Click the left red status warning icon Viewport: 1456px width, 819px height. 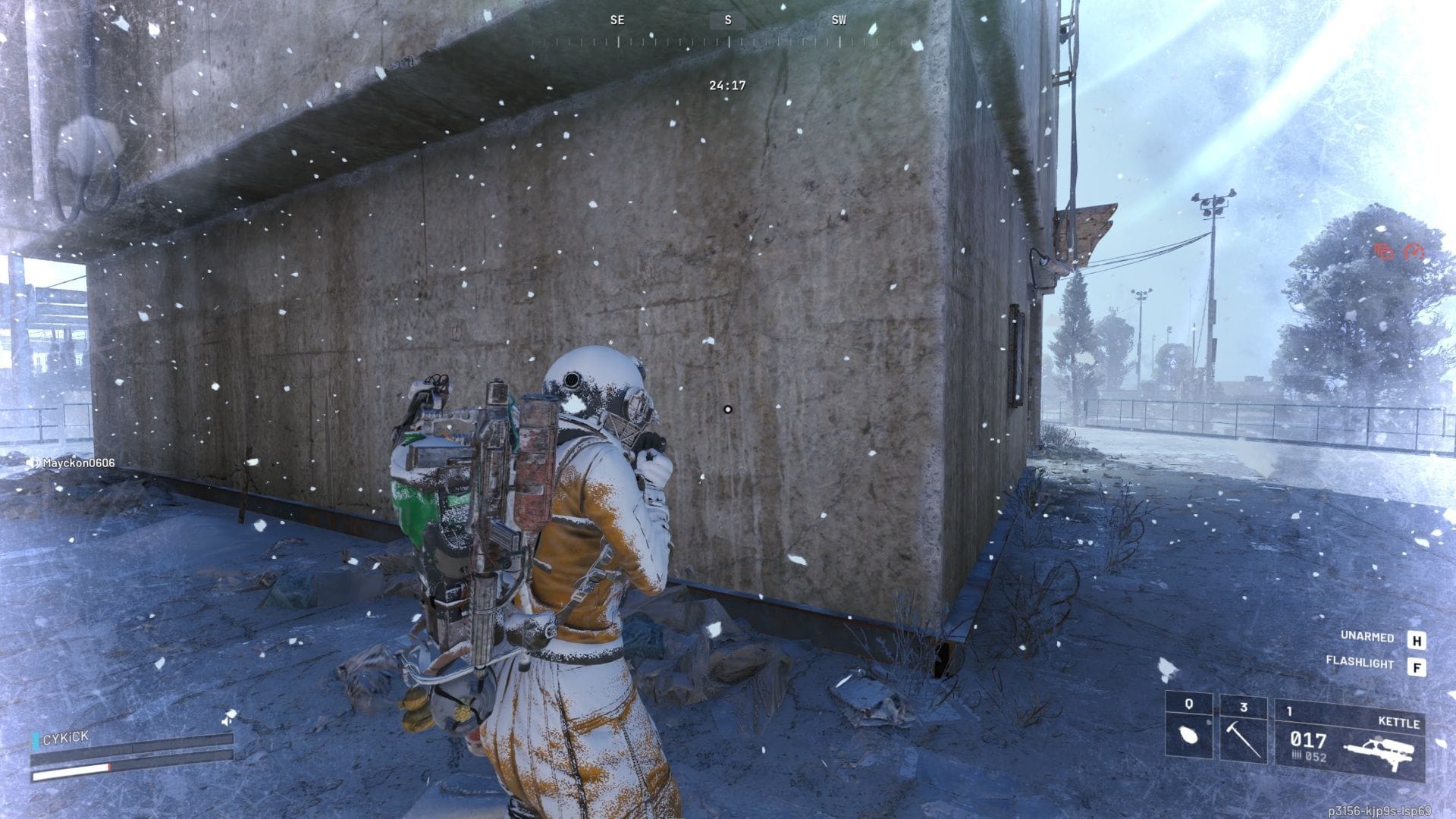[1383, 252]
